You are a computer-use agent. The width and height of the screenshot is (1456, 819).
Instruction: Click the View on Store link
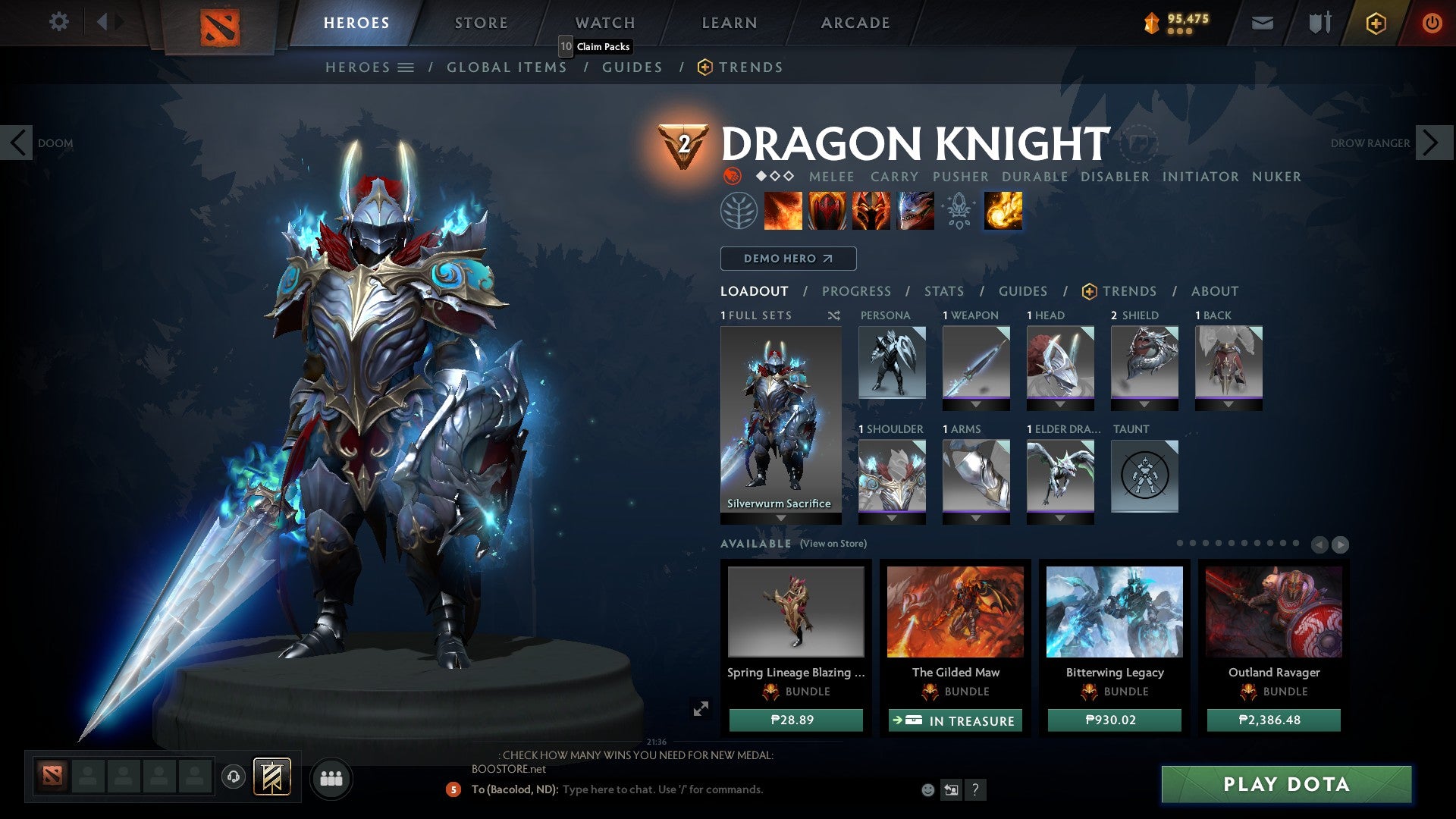834,544
